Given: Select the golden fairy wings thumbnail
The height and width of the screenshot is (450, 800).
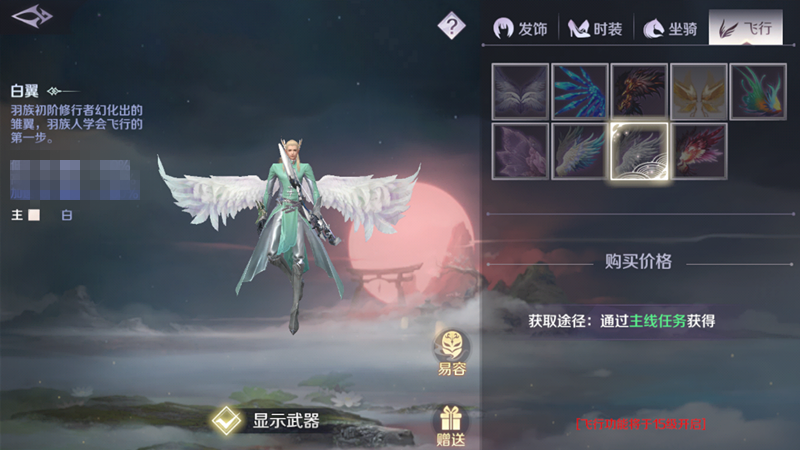Looking at the screenshot, I should click(699, 92).
